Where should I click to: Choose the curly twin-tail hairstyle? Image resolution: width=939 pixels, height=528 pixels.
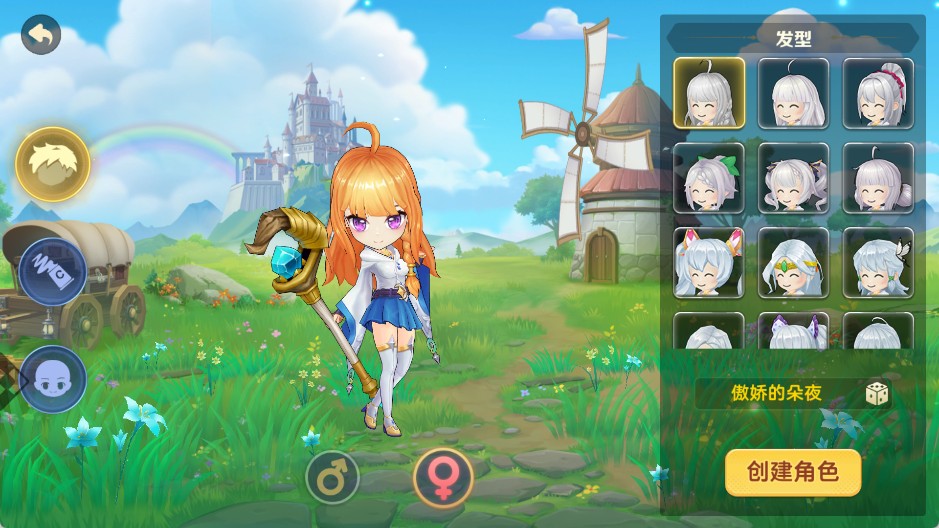coord(794,178)
